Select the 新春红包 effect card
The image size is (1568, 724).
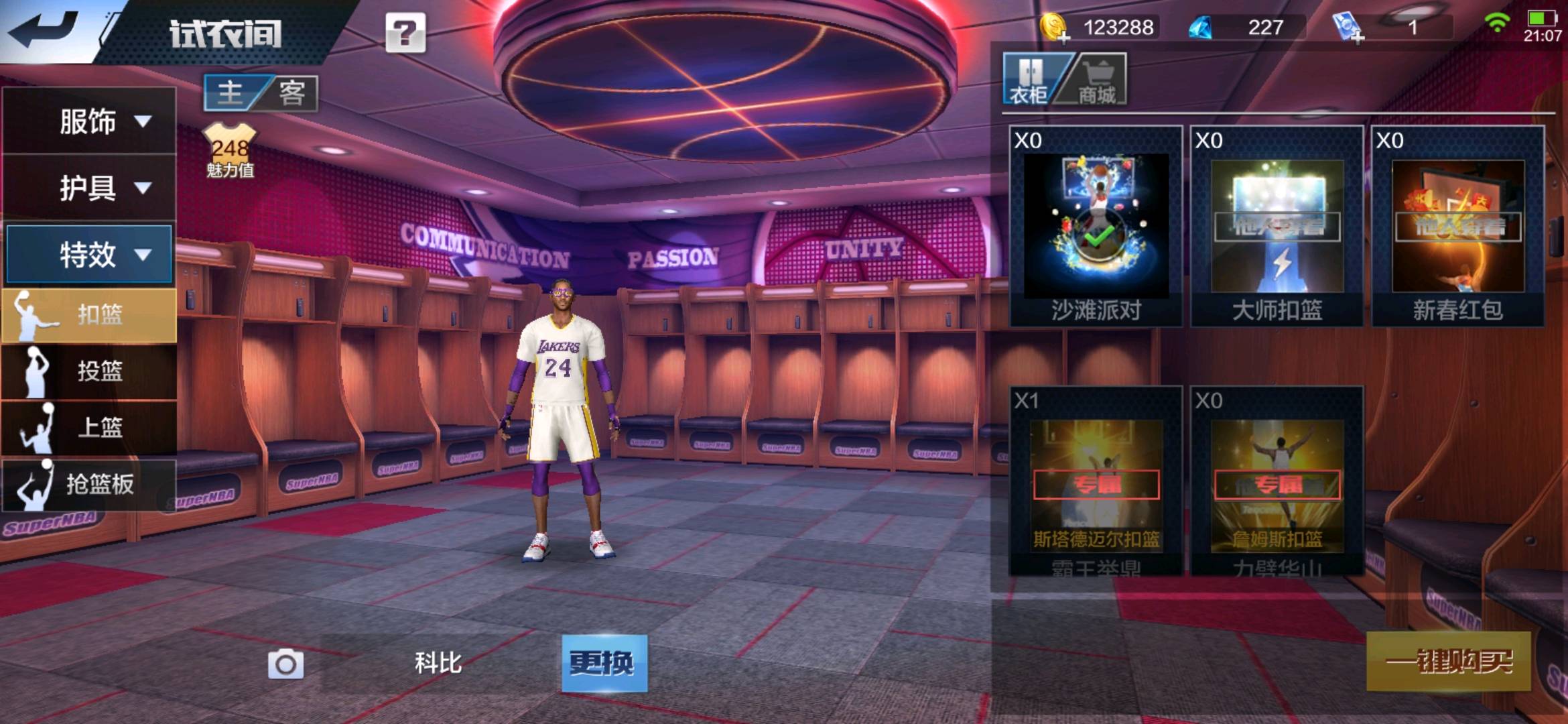pyautogui.click(x=1457, y=226)
